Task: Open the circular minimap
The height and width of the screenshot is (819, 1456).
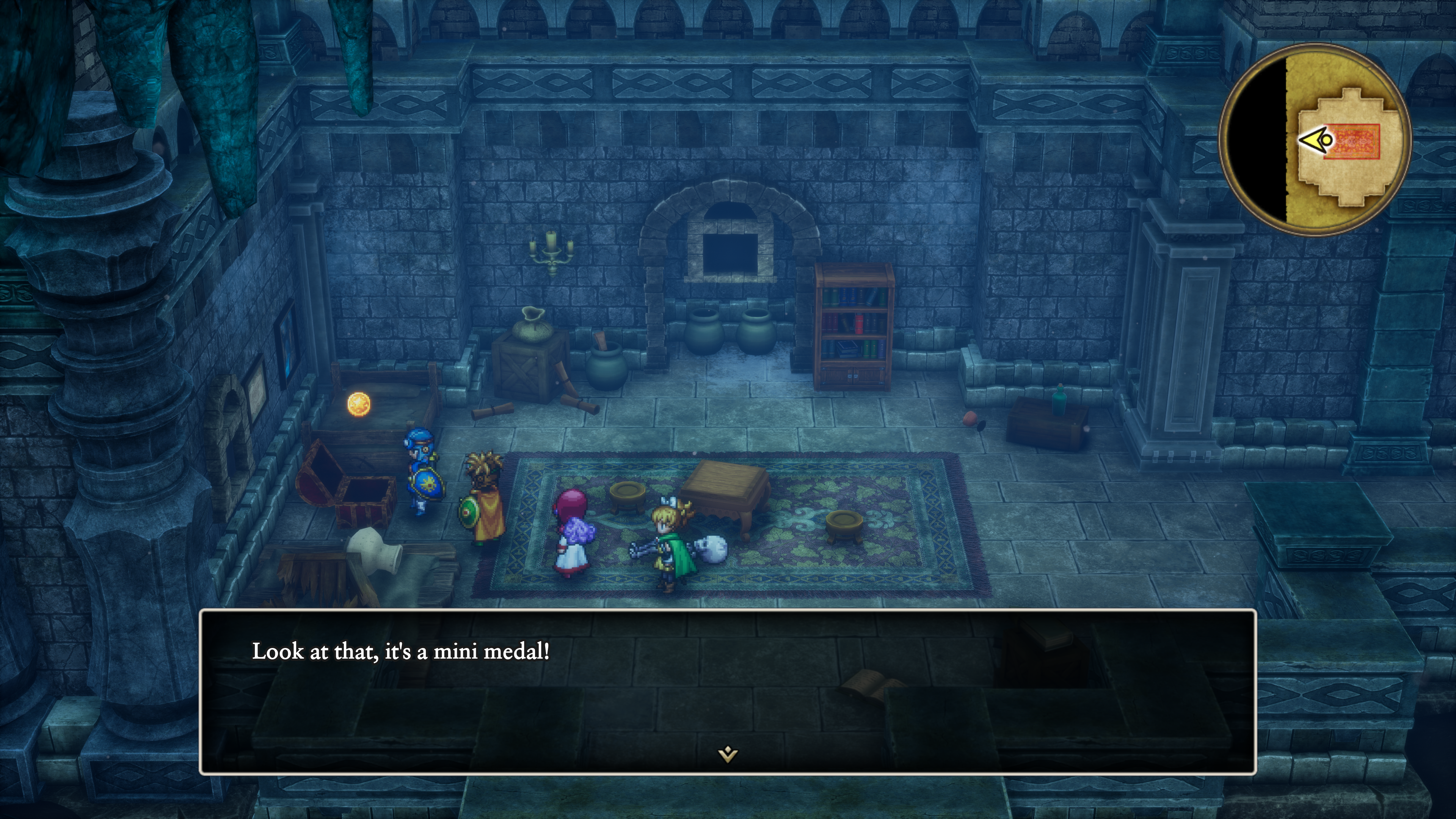Action: [1315, 140]
